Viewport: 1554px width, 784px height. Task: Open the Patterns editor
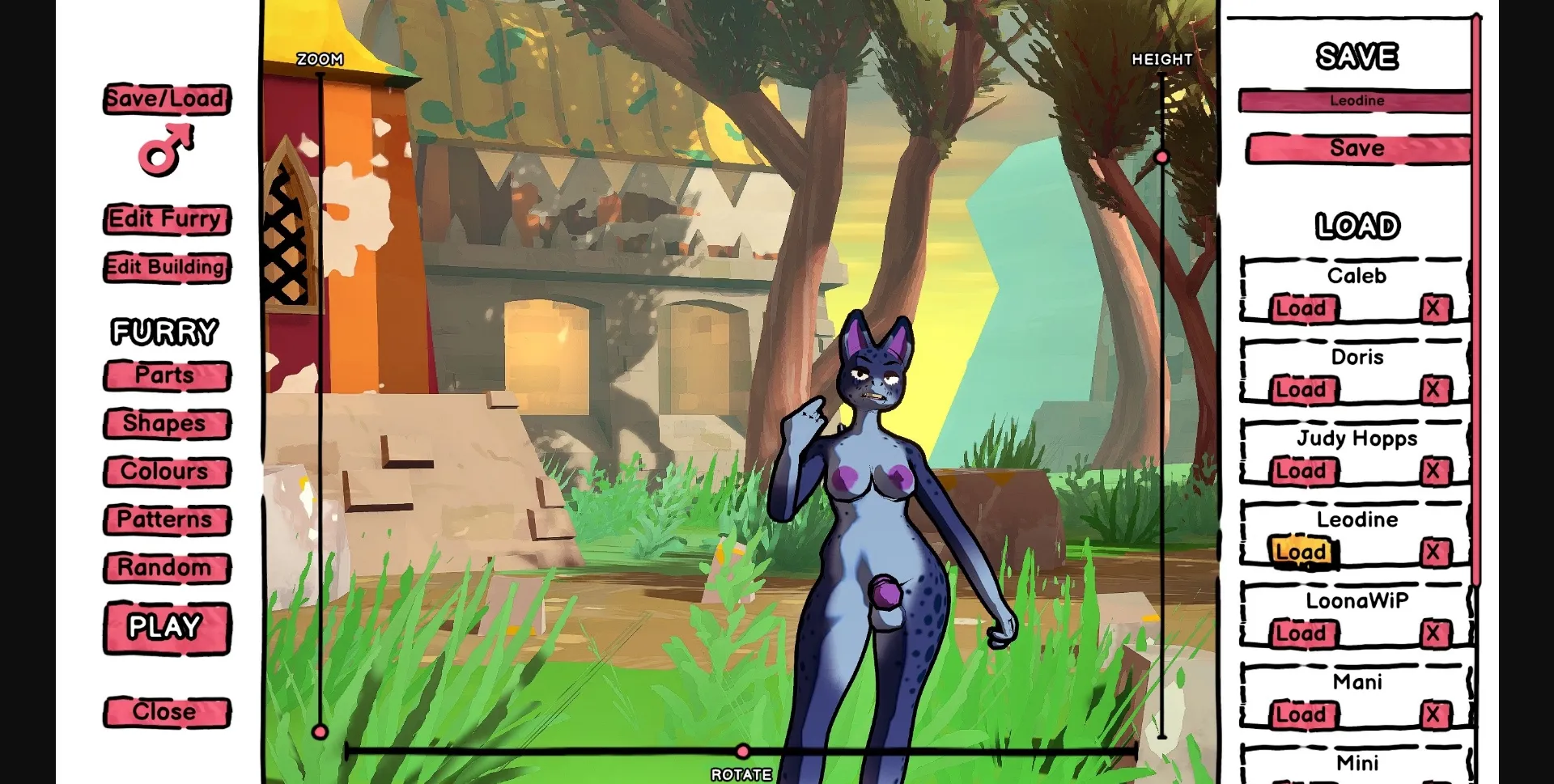165,519
